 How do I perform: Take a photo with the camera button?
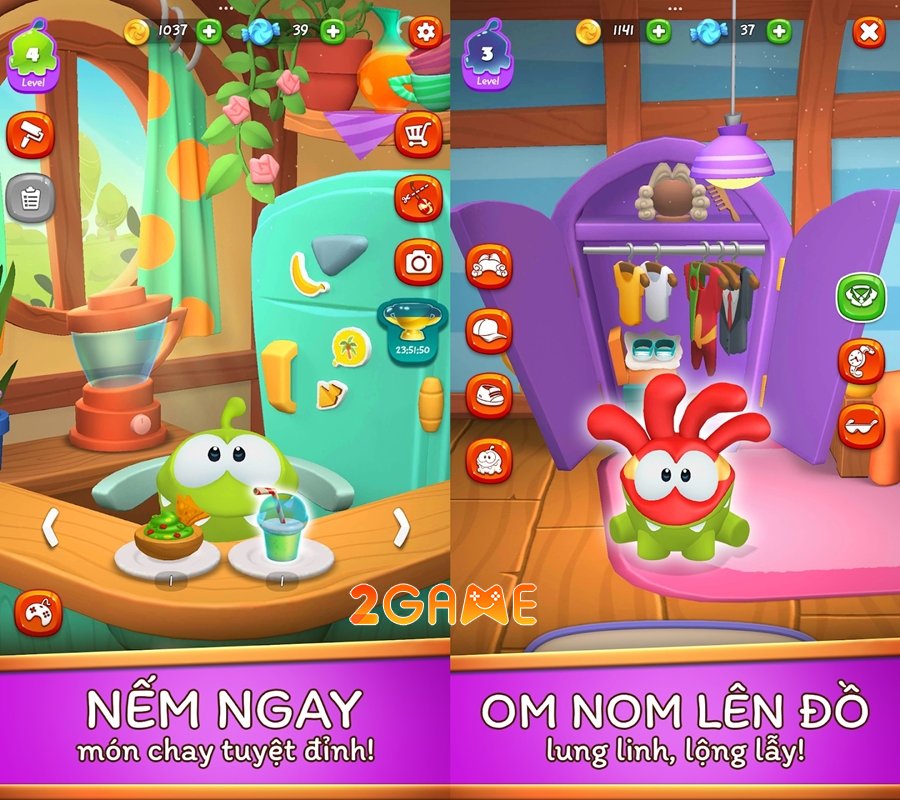coord(418,262)
